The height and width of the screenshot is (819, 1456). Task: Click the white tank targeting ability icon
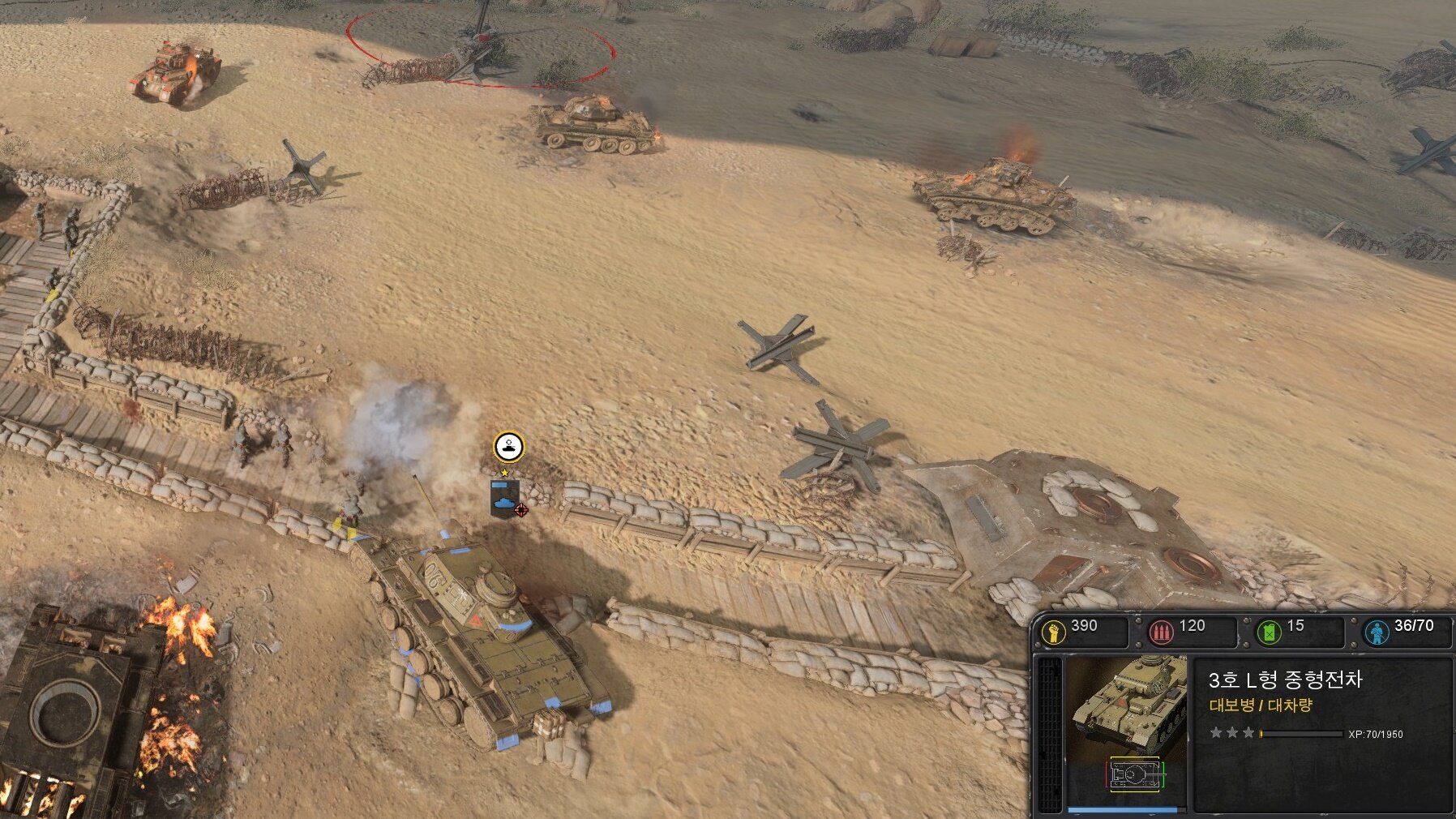tap(508, 446)
